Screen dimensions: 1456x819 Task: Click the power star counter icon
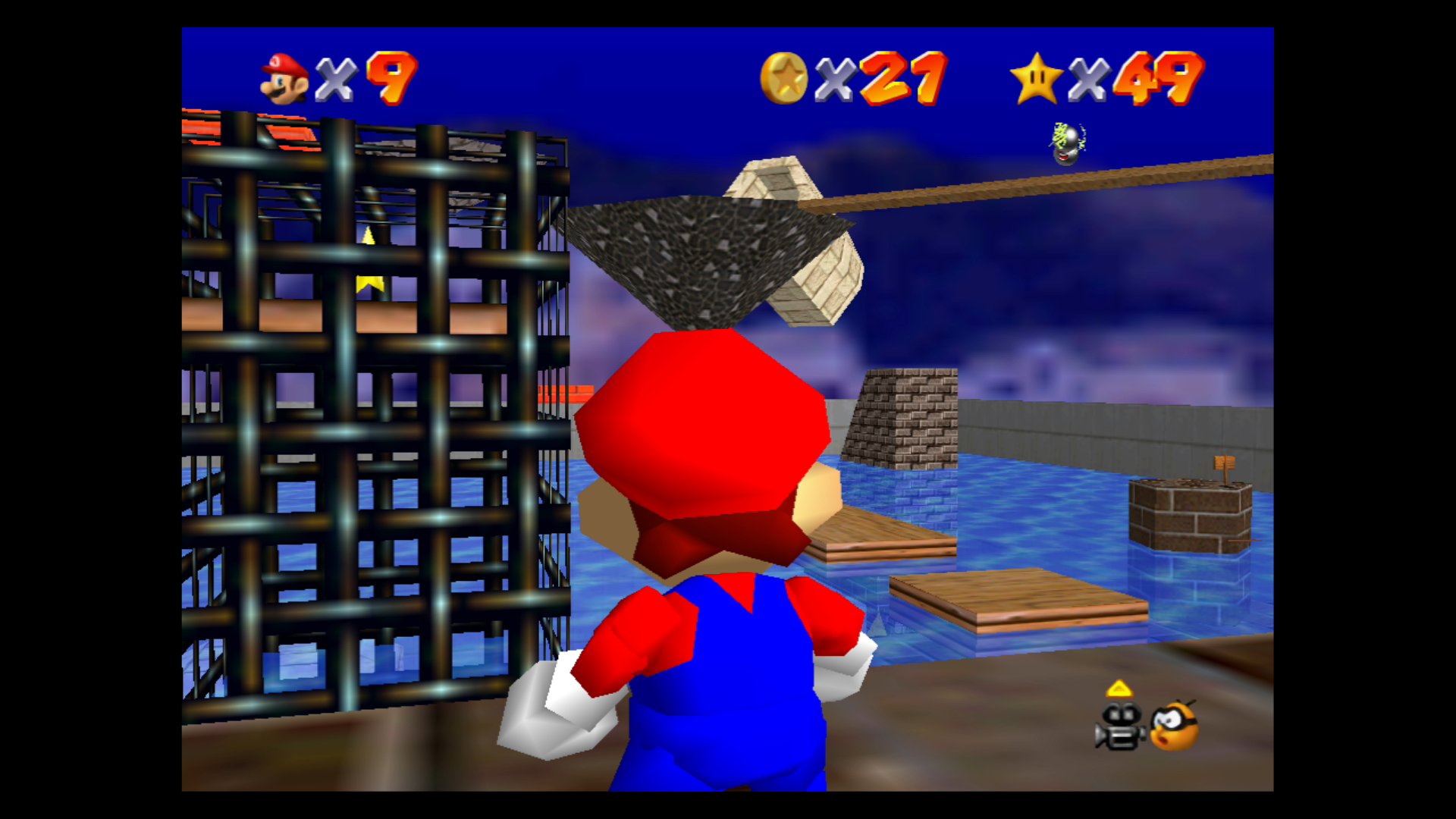click(x=1036, y=78)
